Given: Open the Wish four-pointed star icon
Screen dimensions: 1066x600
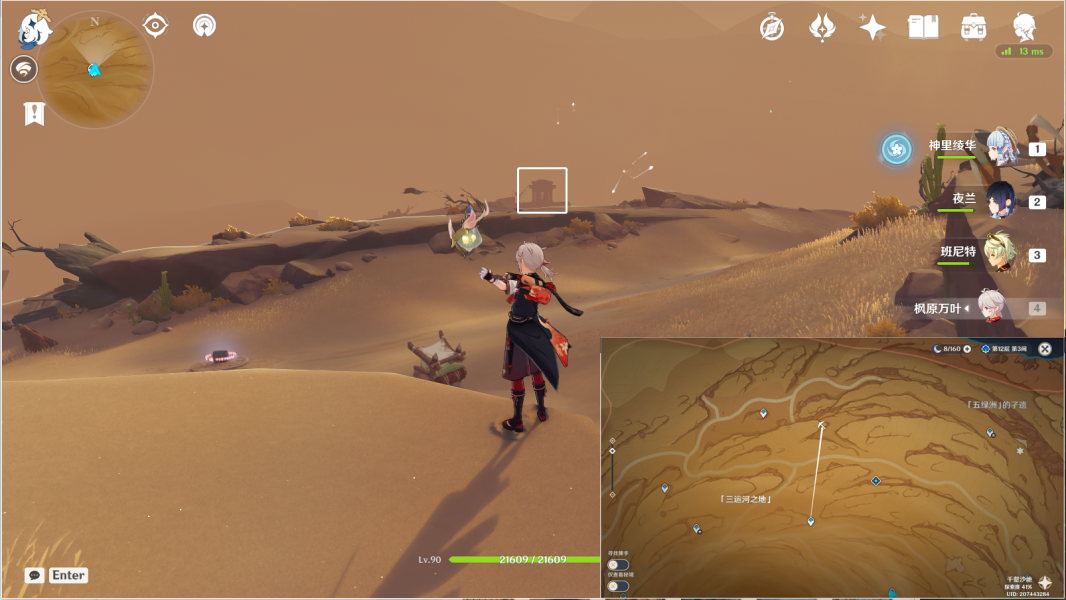Looking at the screenshot, I should [872, 28].
